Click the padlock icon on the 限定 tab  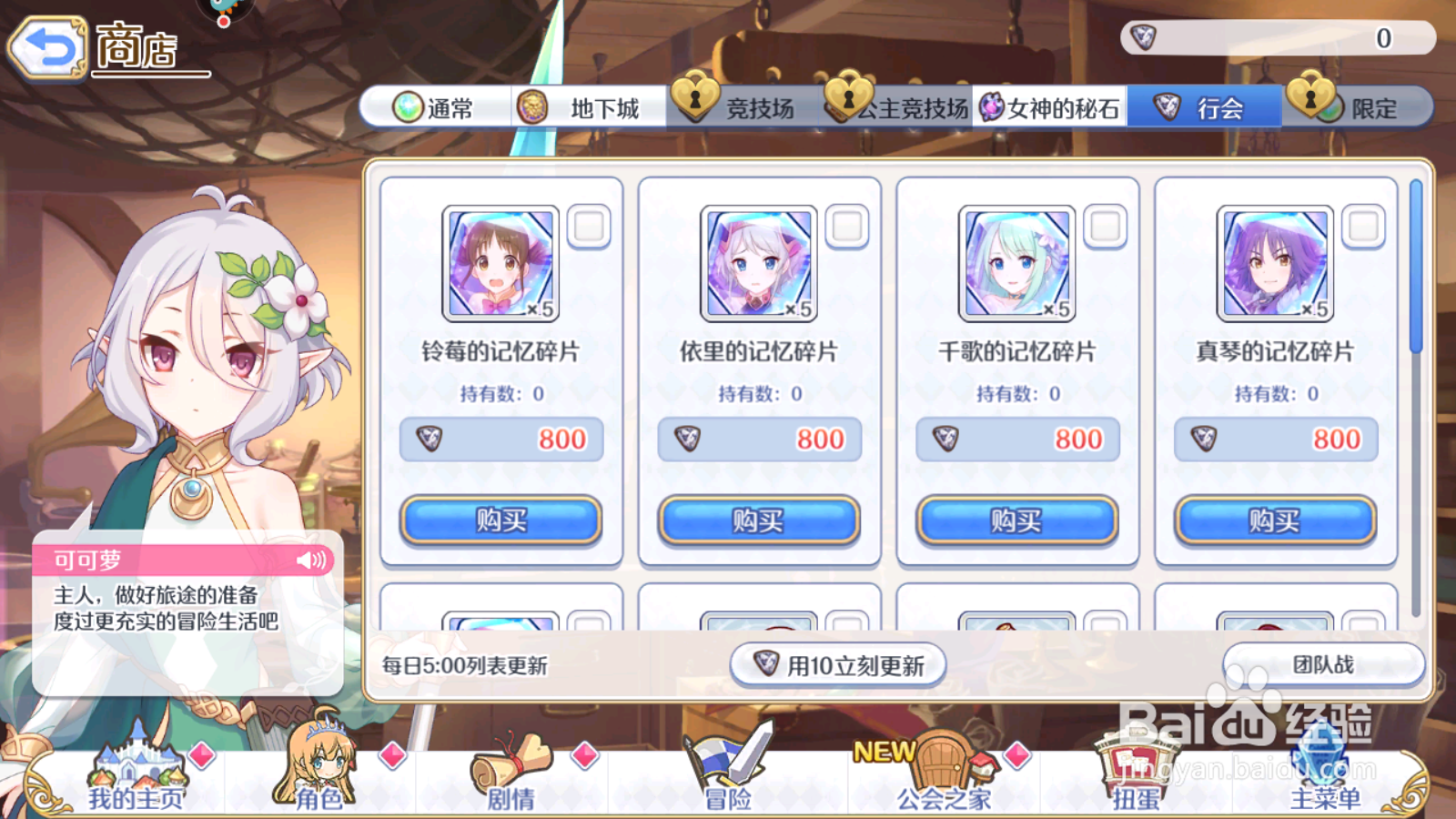click(x=1311, y=106)
